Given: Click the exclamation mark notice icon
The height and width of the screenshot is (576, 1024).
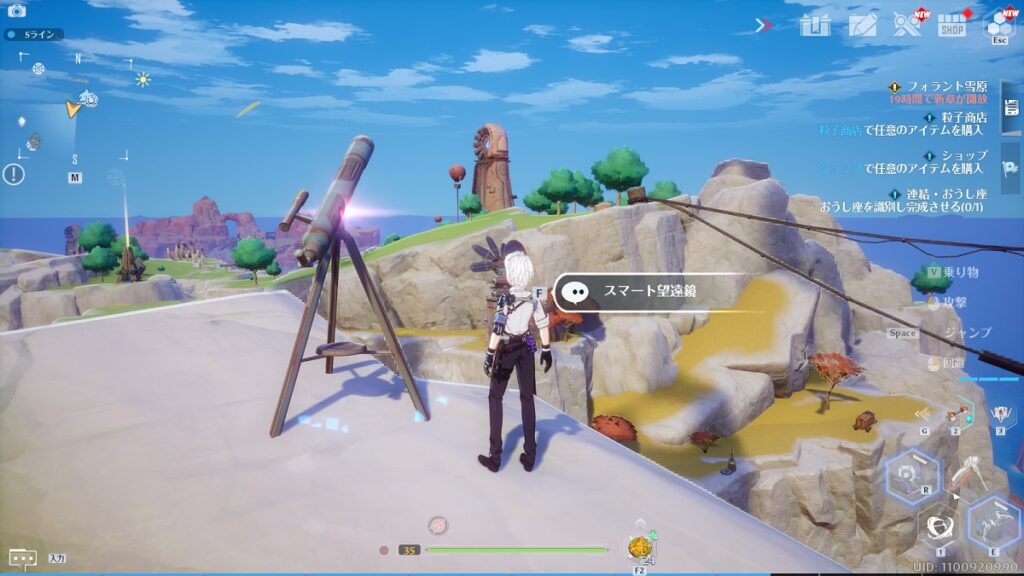Looking at the screenshot, I should coord(13,175).
